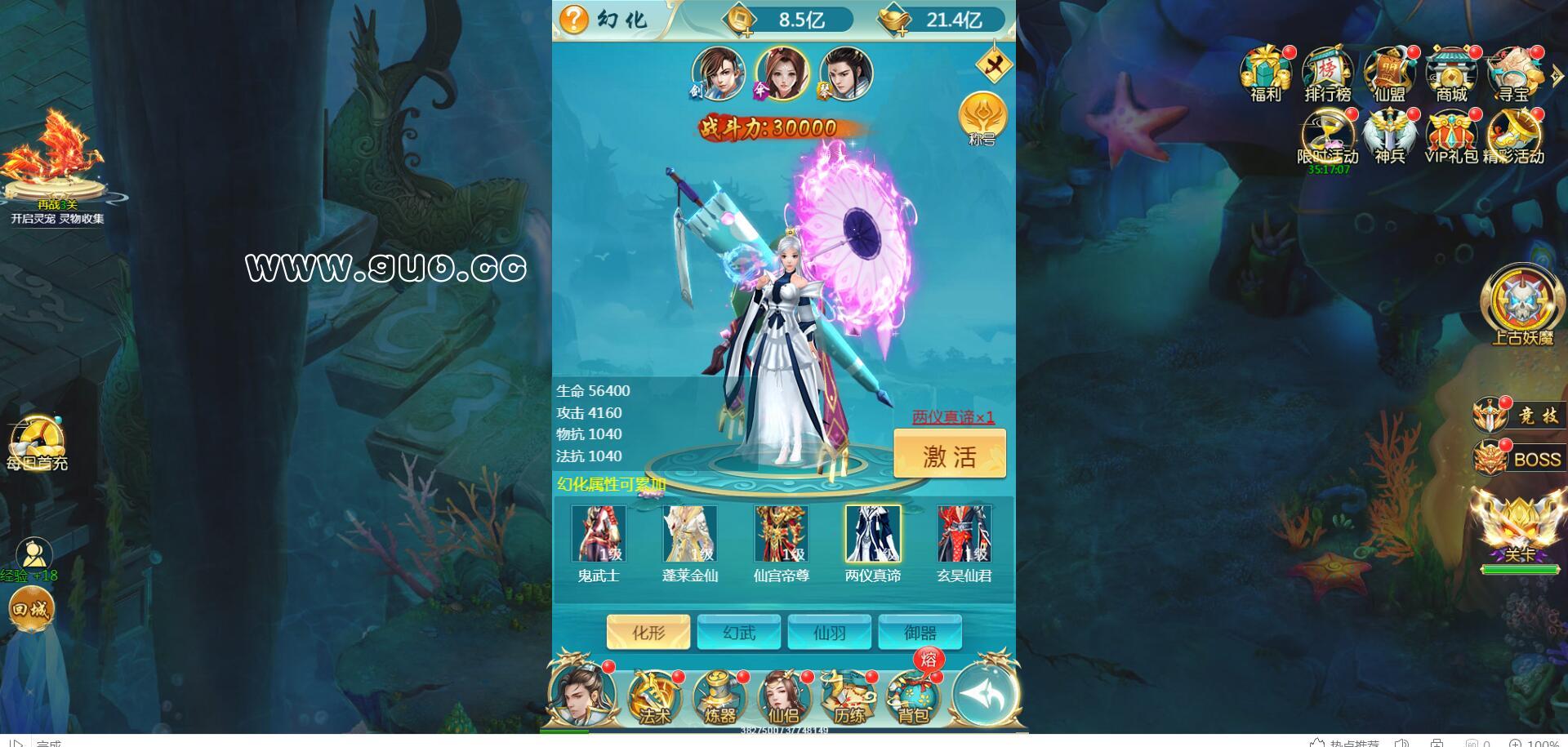
Task: Click the 回城 return-to-town button
Action: 31,609
